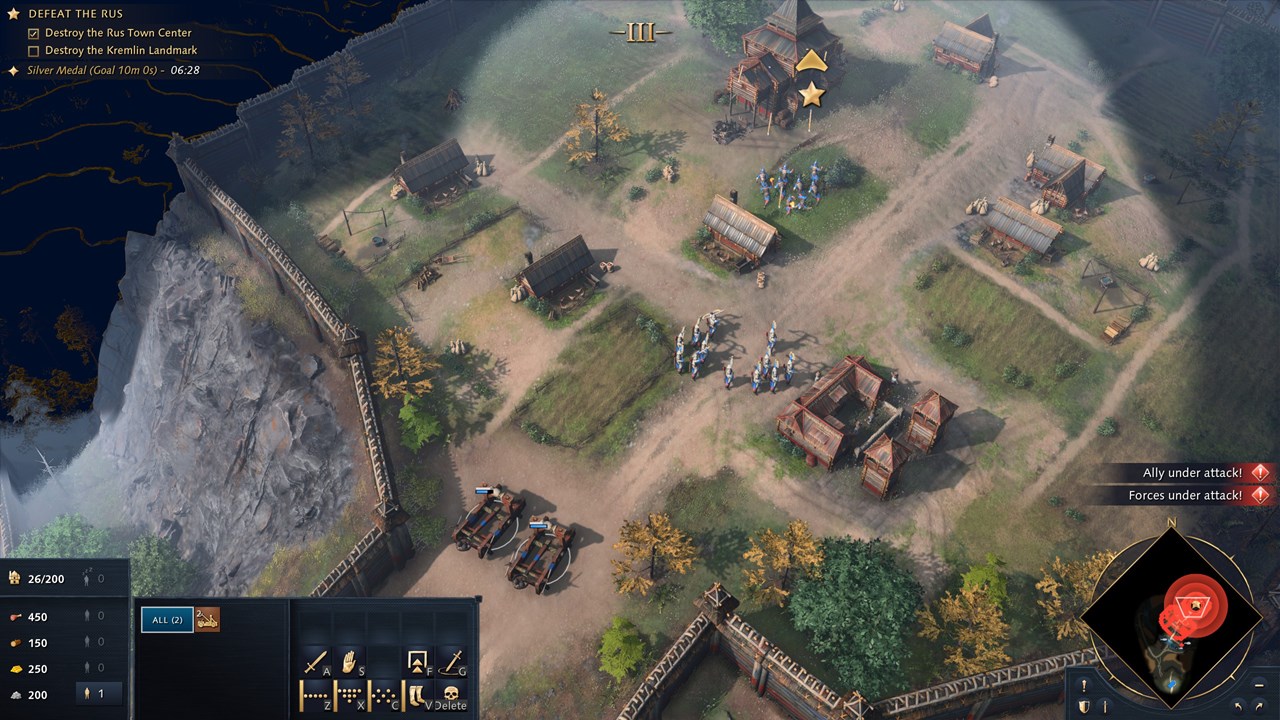The width and height of the screenshot is (1280, 720).
Task: Toggle the shield icon below the minimap
Action: point(1084,707)
